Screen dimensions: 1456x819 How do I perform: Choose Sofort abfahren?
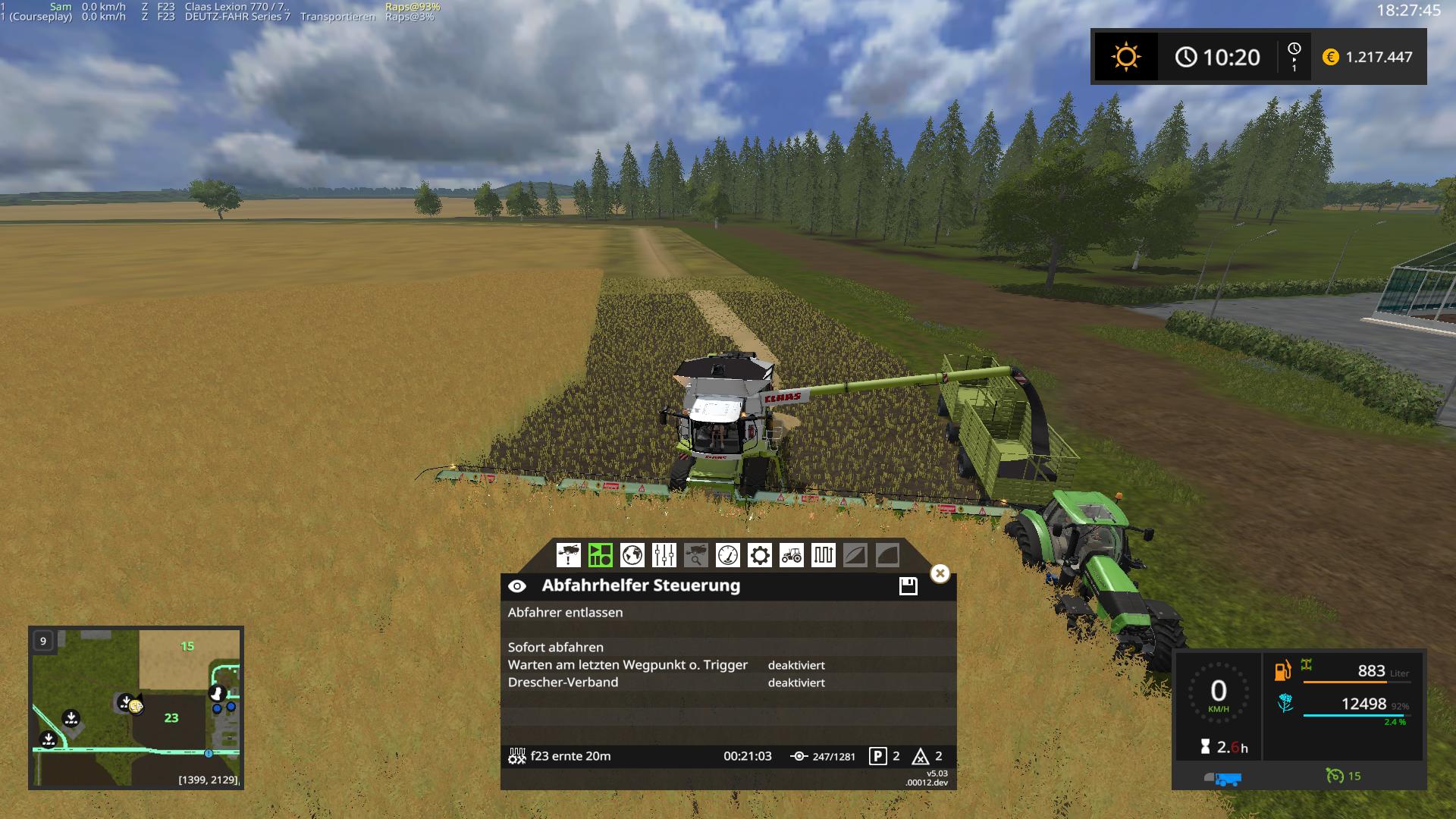(556, 648)
